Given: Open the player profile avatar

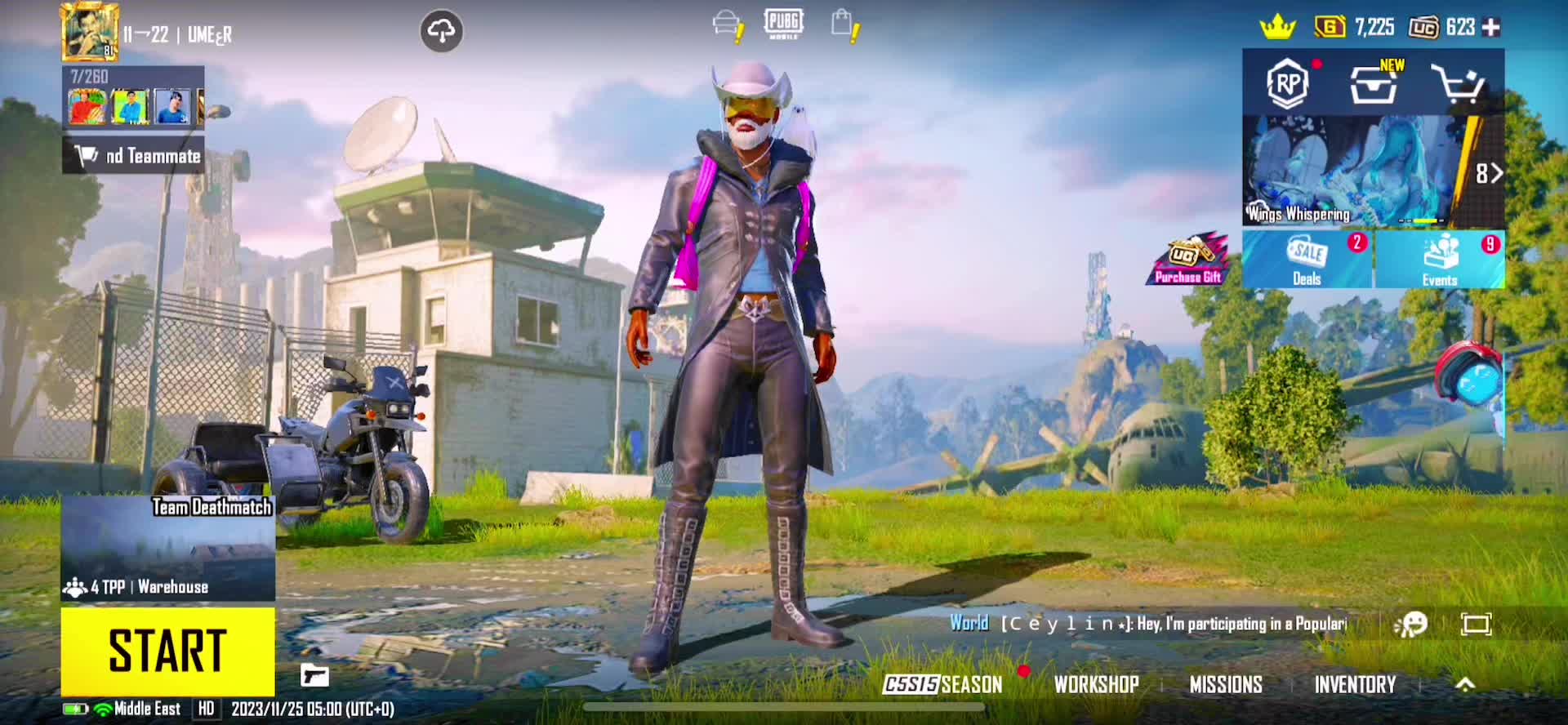Looking at the screenshot, I should [x=90, y=32].
